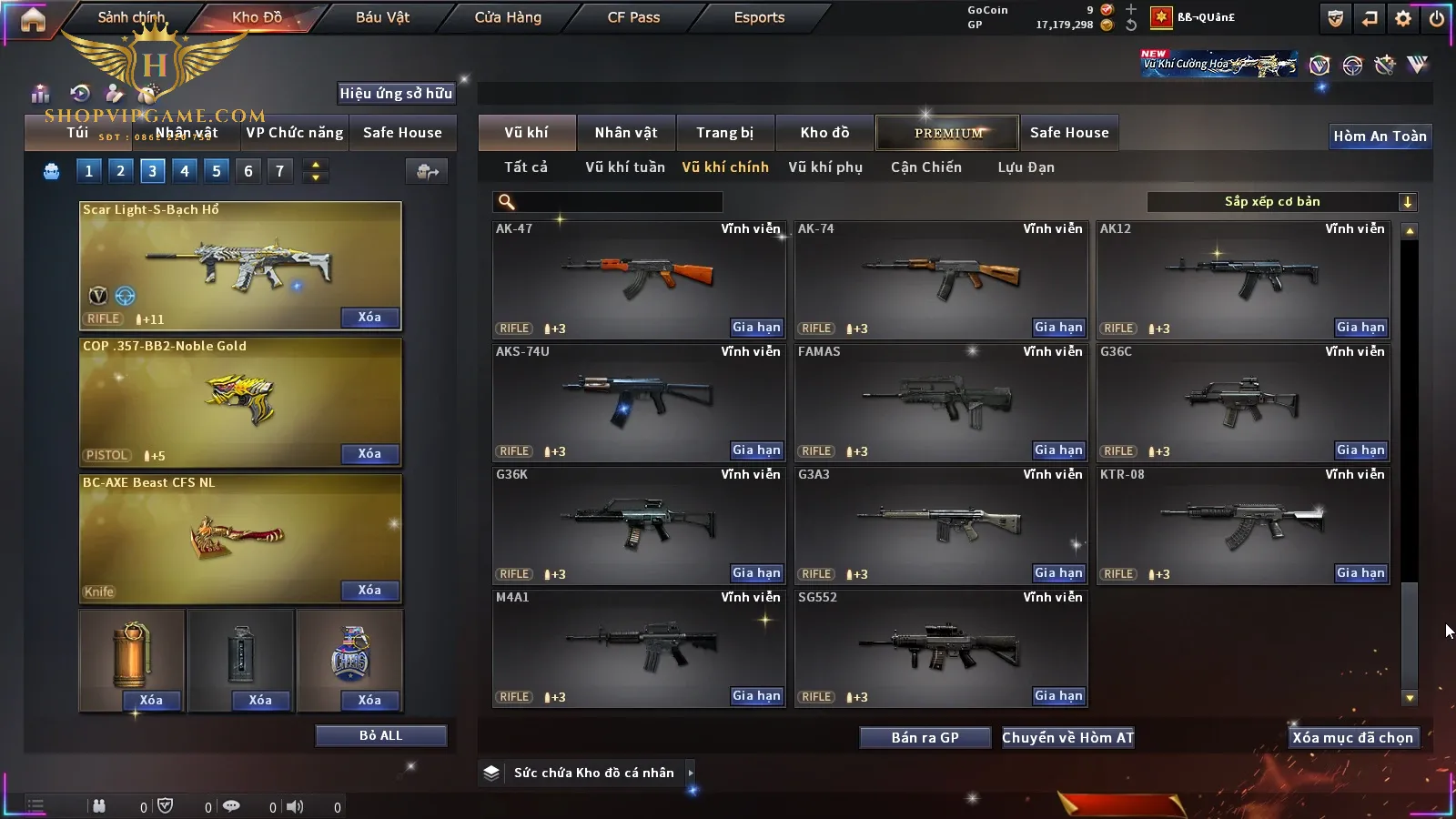The image size is (1456, 819).
Task: Open the Hòm An Toàn safe box
Action: (1380, 136)
